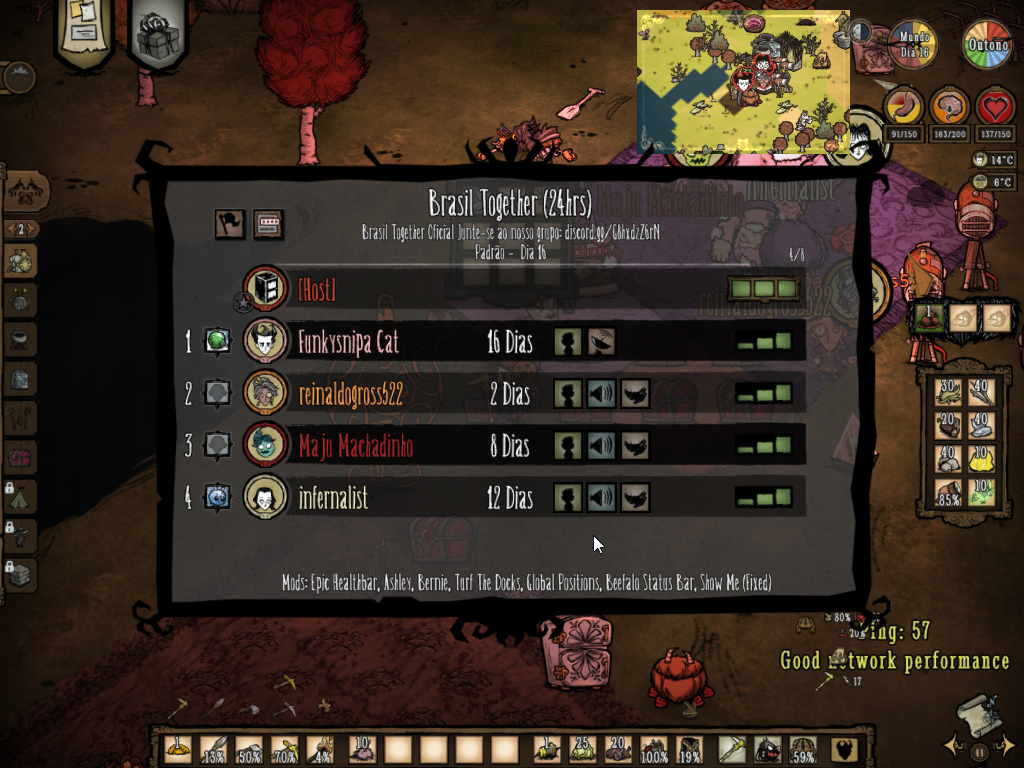This screenshot has height=768, width=1024.
Task: Kick reinaldogross522 from the server
Action: [x=635, y=394]
